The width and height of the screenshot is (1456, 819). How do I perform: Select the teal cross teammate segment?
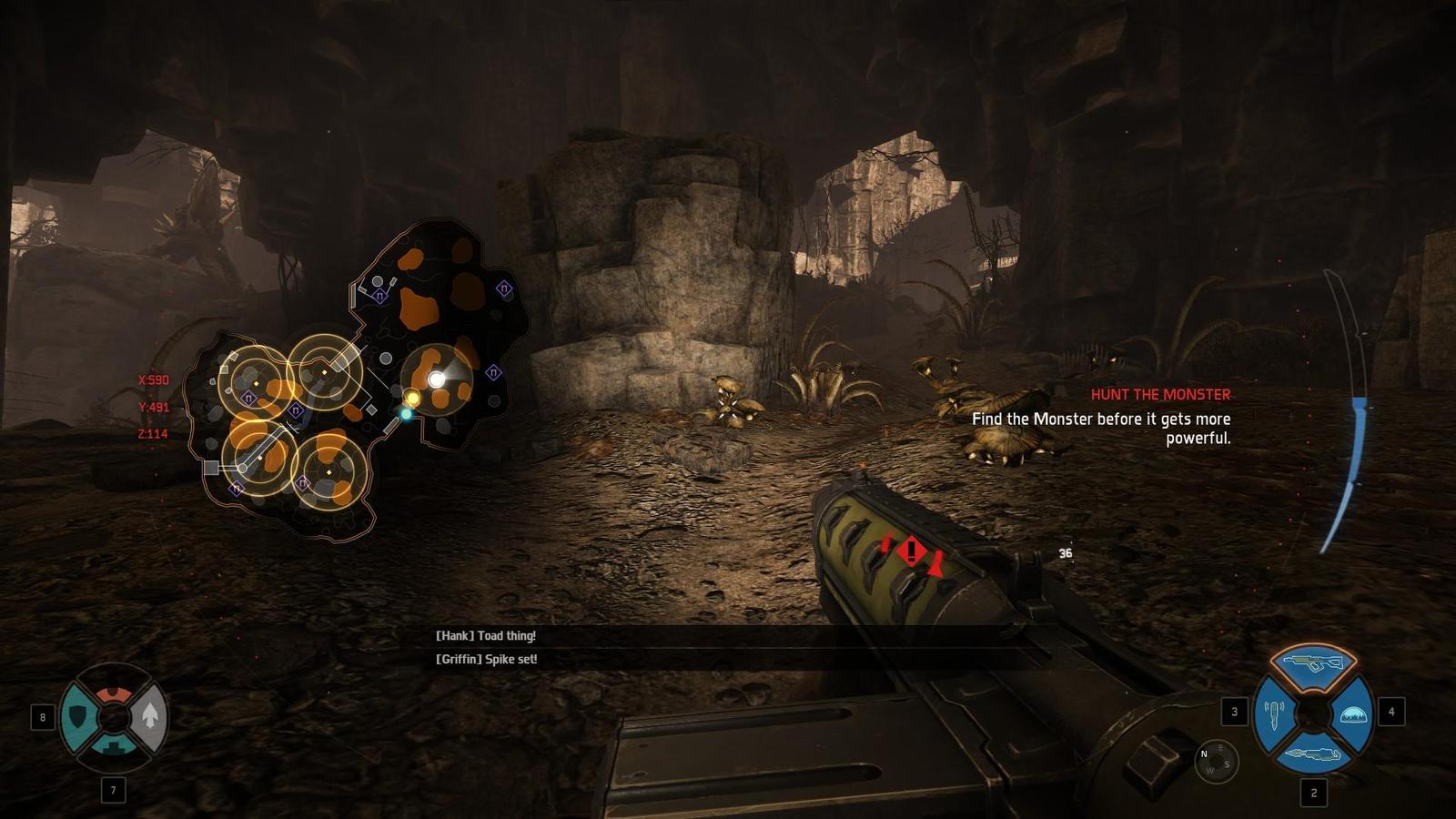[x=115, y=746]
